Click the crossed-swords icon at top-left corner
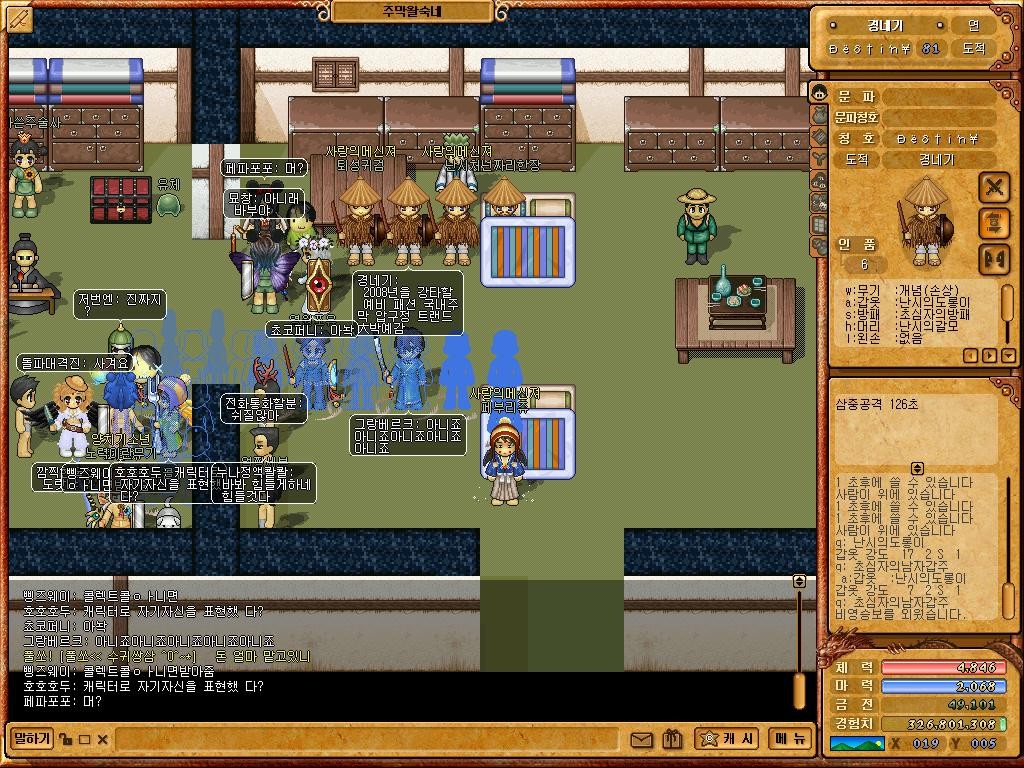 tap(19, 18)
